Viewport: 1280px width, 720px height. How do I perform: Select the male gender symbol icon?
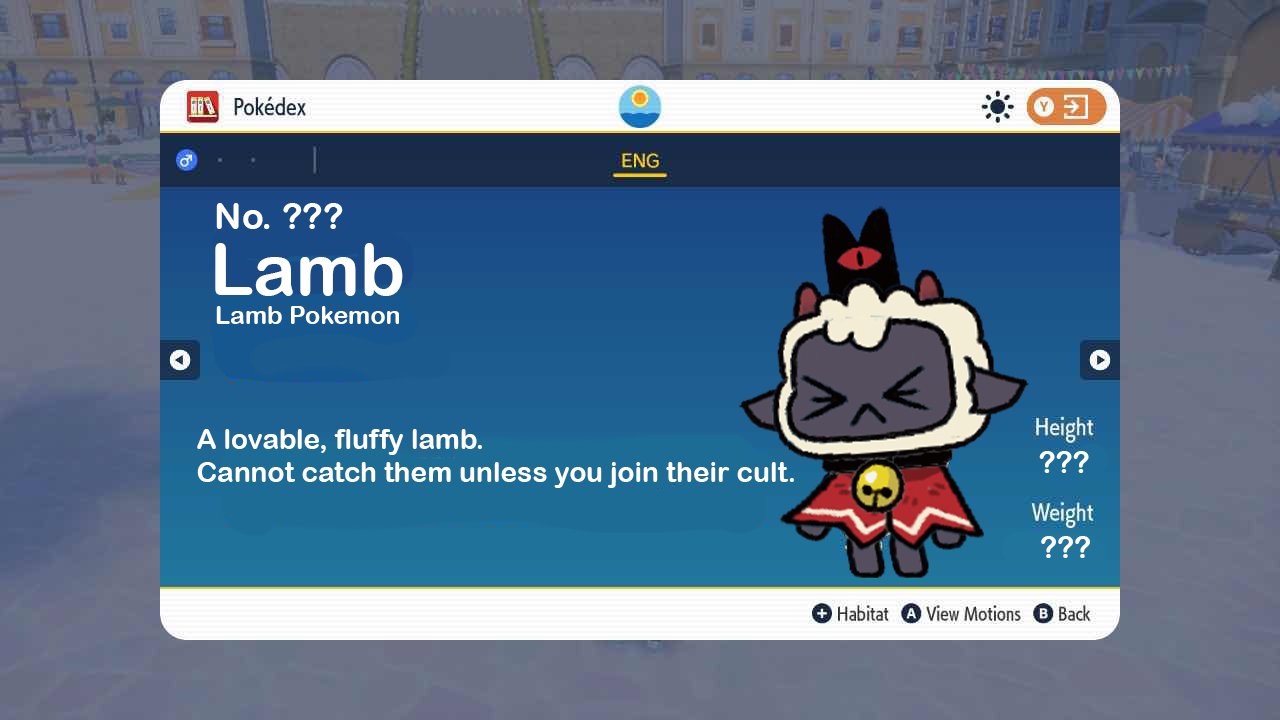[186, 159]
